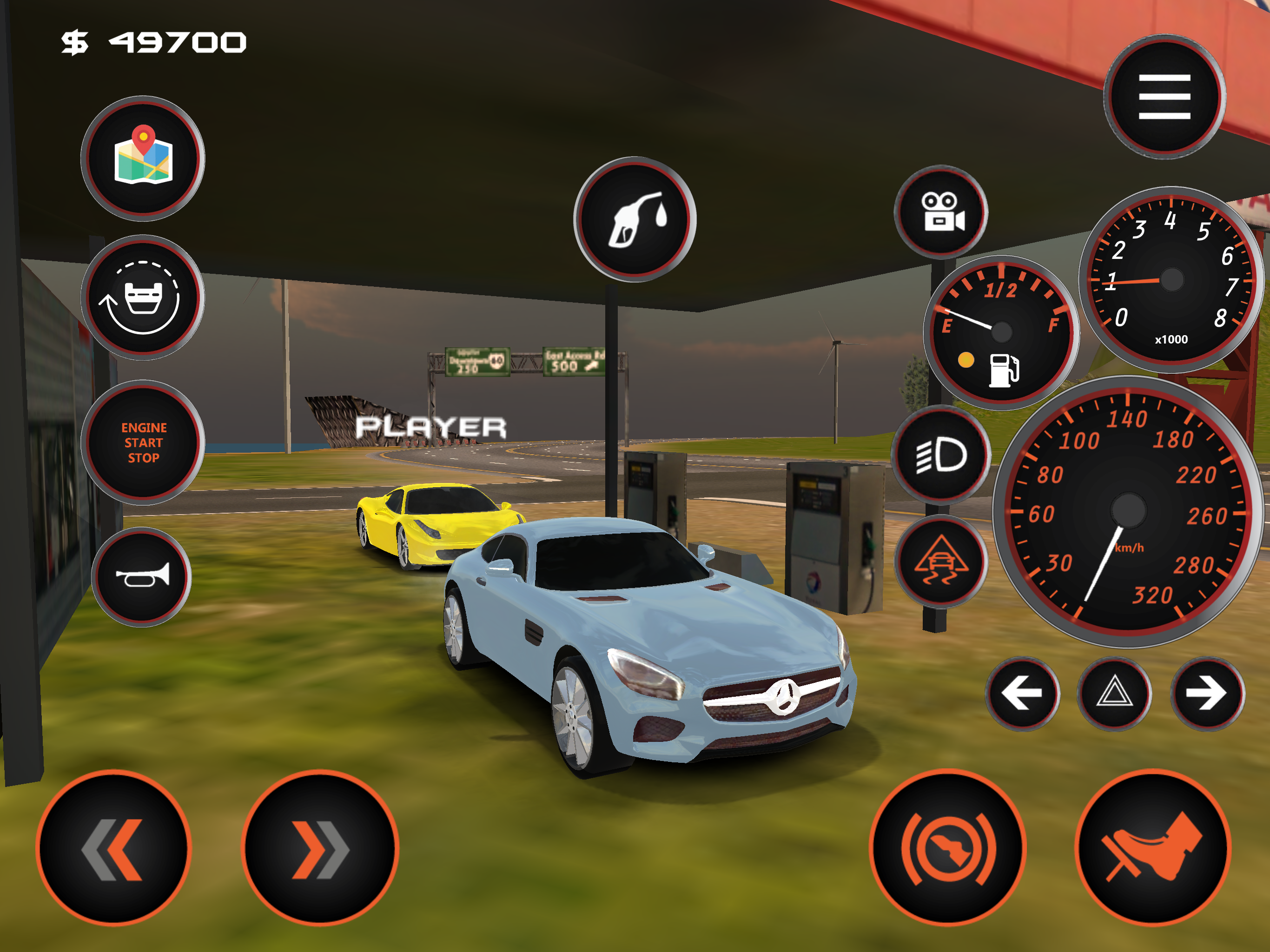
Task: Activate the left turn signal arrow
Action: [1023, 693]
